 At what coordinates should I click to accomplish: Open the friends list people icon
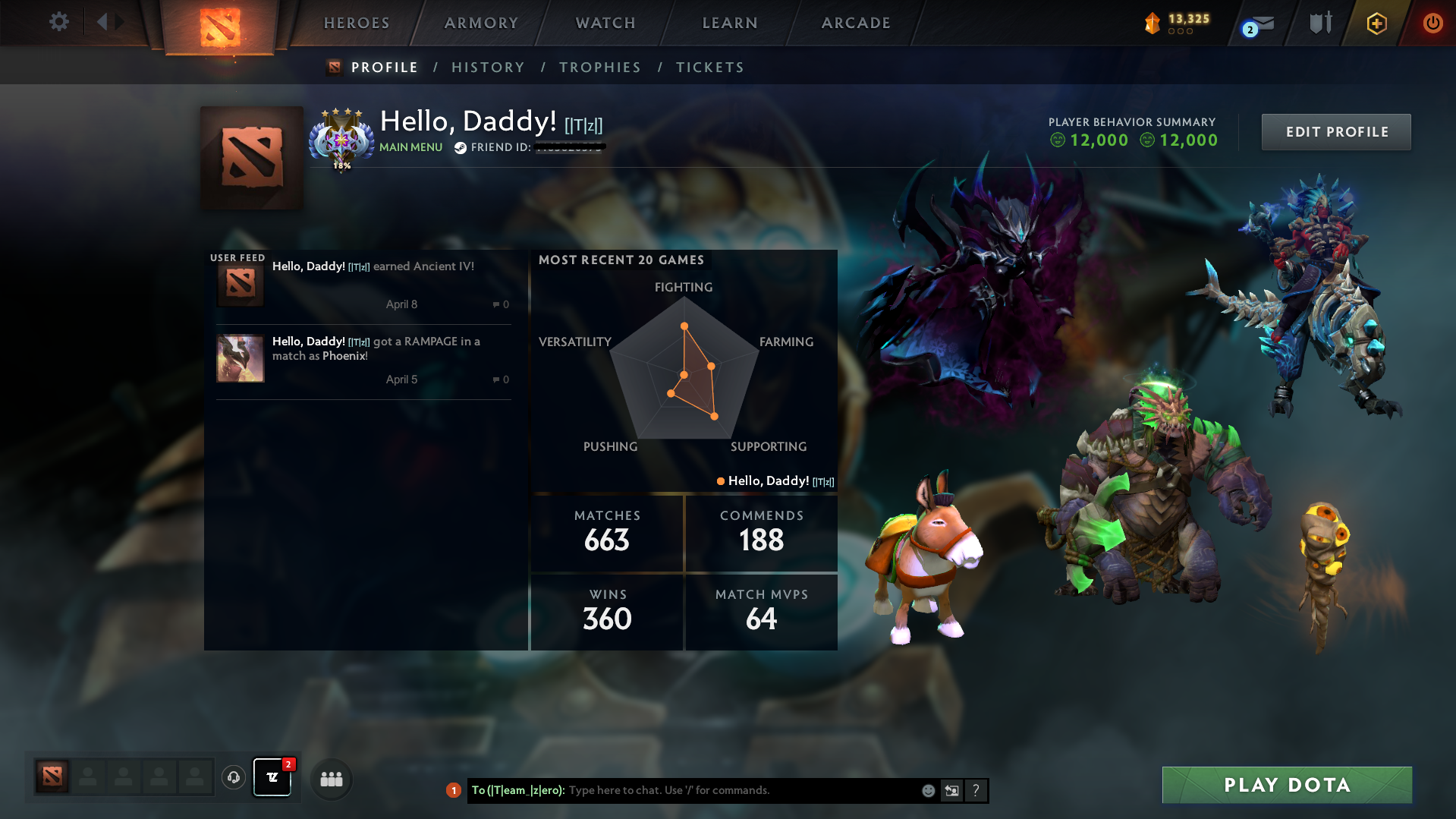pyautogui.click(x=331, y=779)
